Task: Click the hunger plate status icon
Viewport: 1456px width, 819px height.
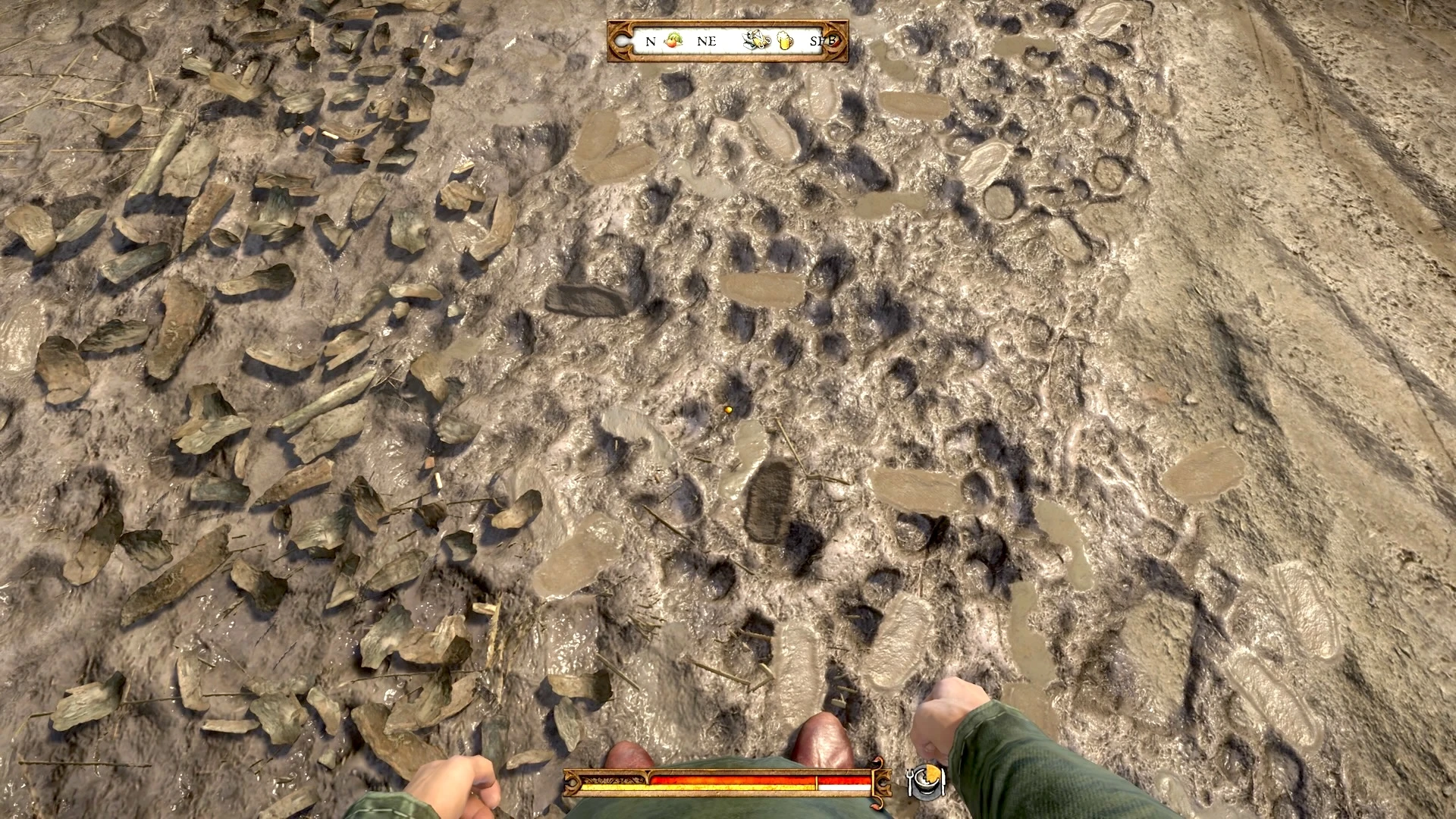Action: 926,780
